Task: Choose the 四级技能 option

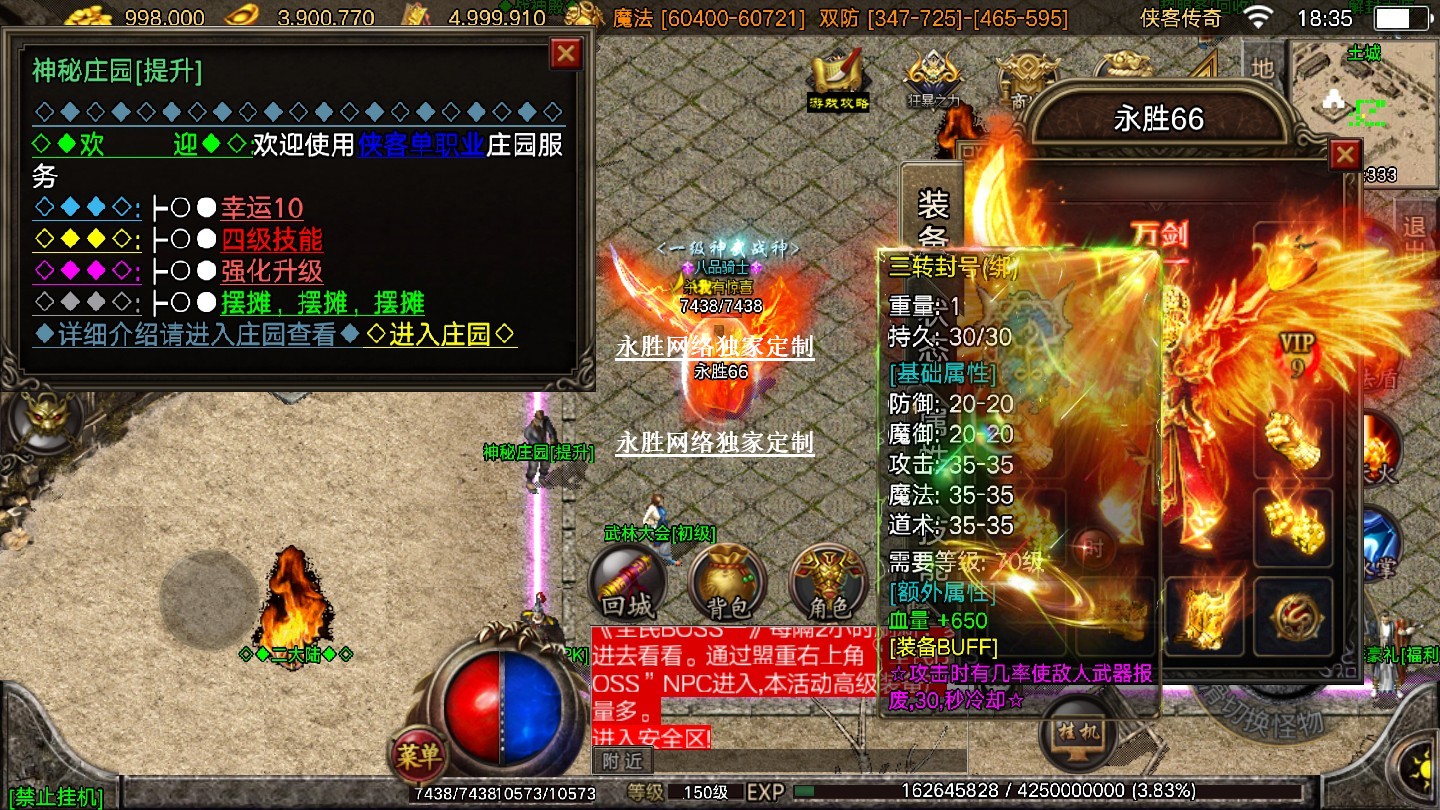Action: coord(272,240)
